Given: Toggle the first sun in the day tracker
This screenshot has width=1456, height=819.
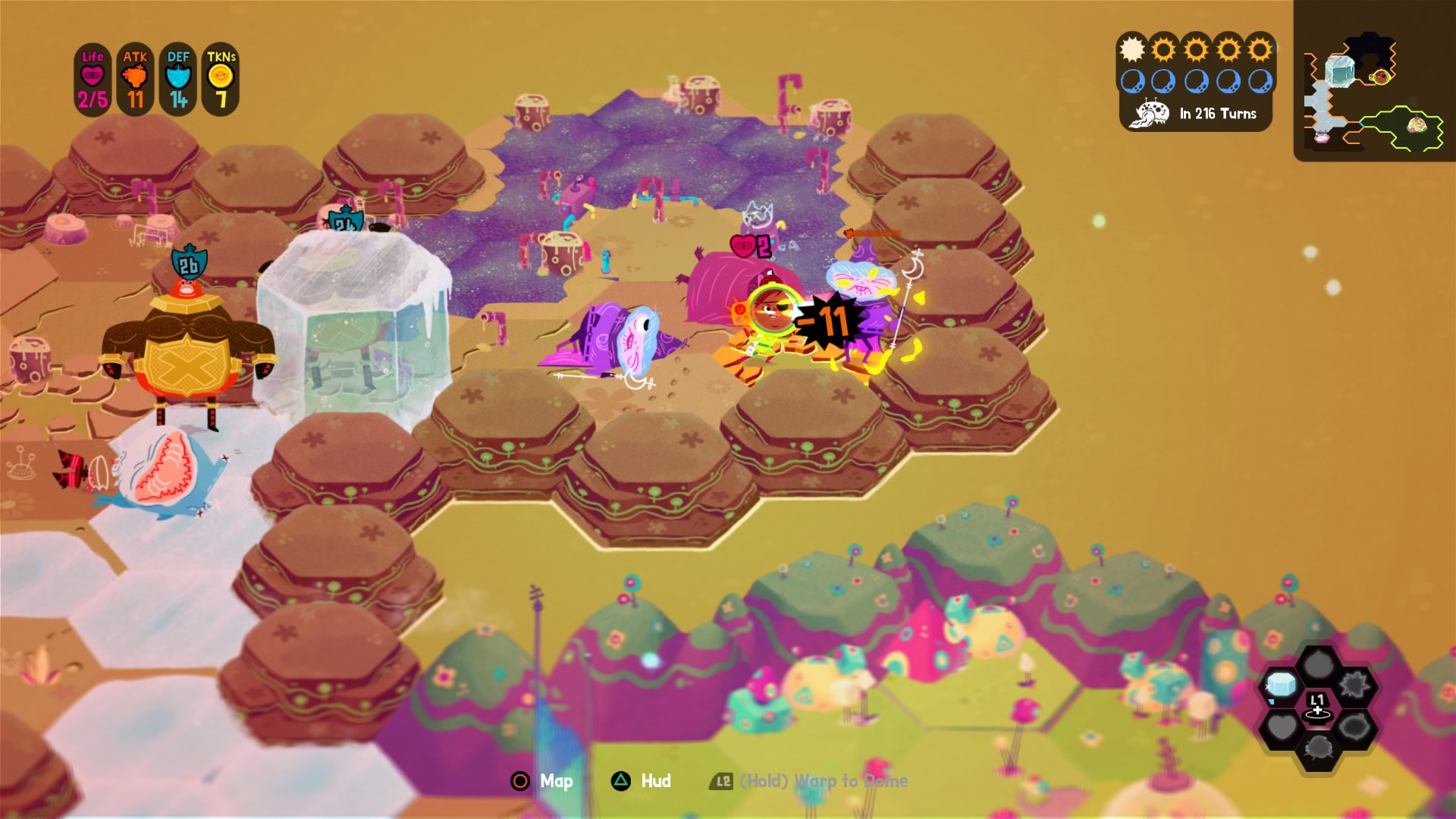Looking at the screenshot, I should pyautogui.click(x=1131, y=50).
